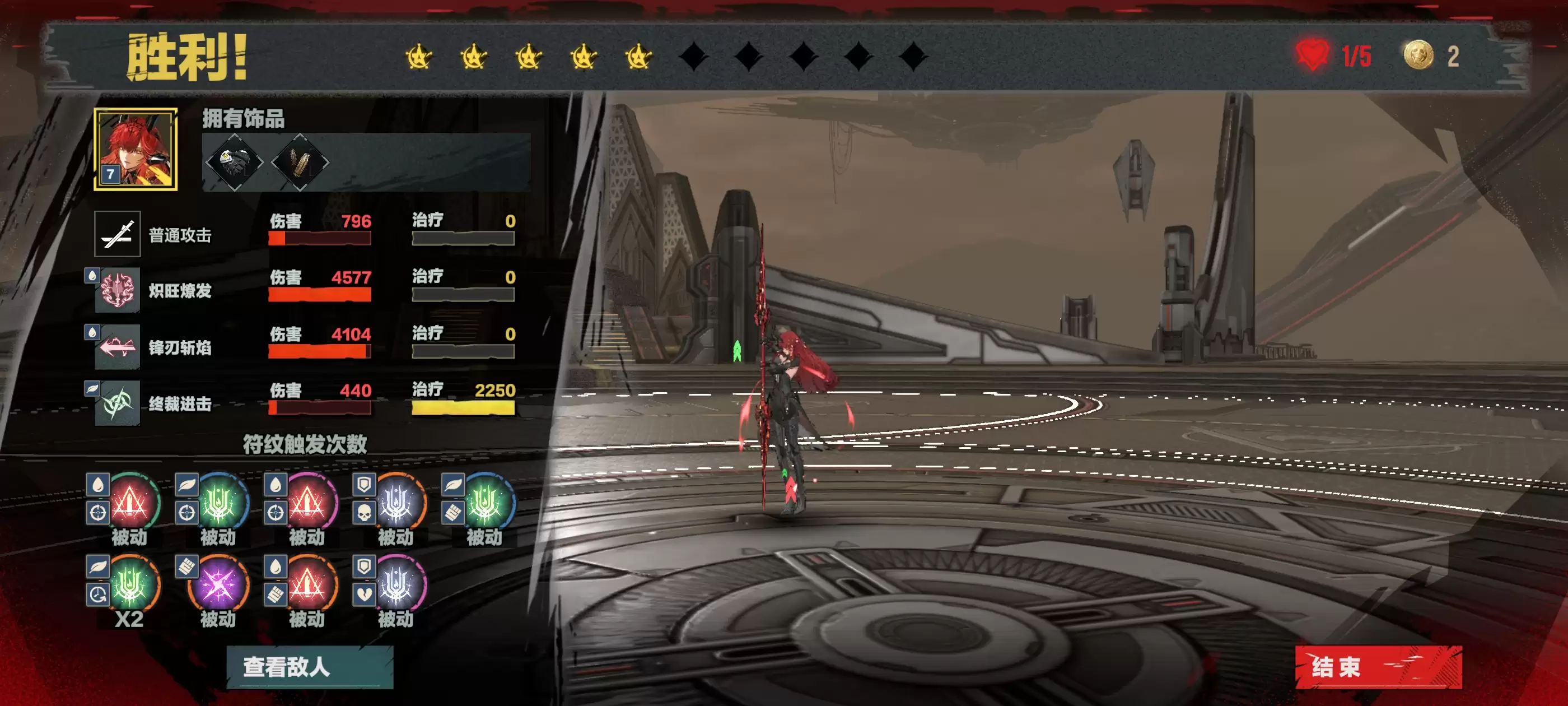
Task: Select the red-haired character portrait
Action: click(x=135, y=149)
